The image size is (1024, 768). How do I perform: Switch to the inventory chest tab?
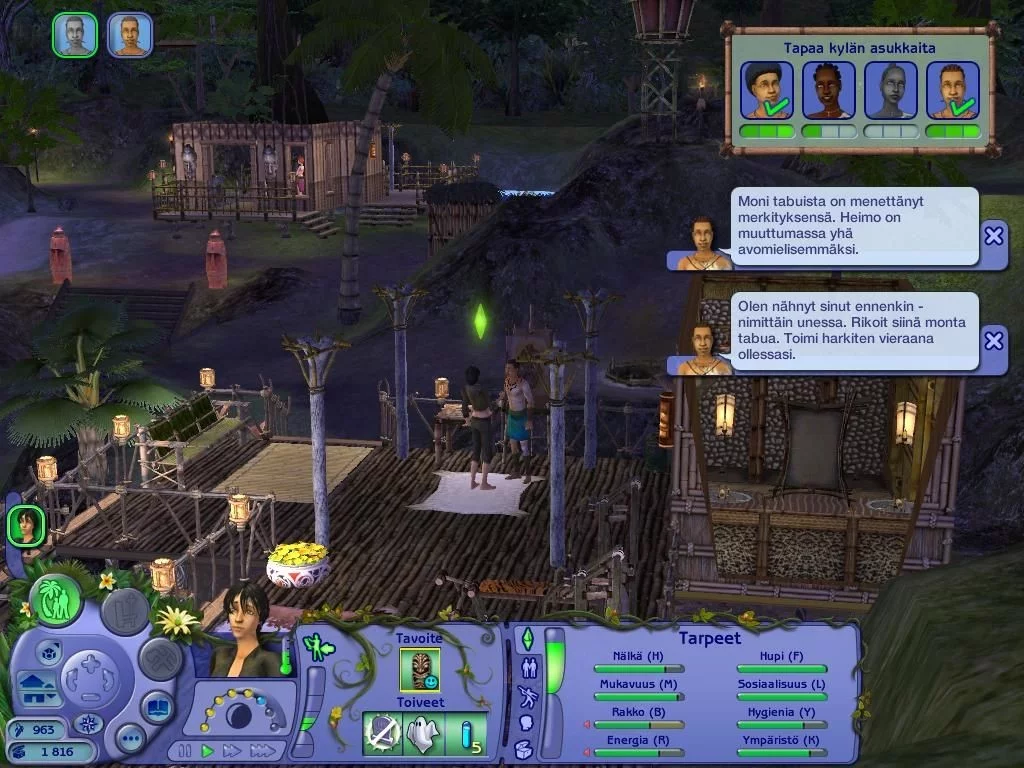tap(524, 749)
